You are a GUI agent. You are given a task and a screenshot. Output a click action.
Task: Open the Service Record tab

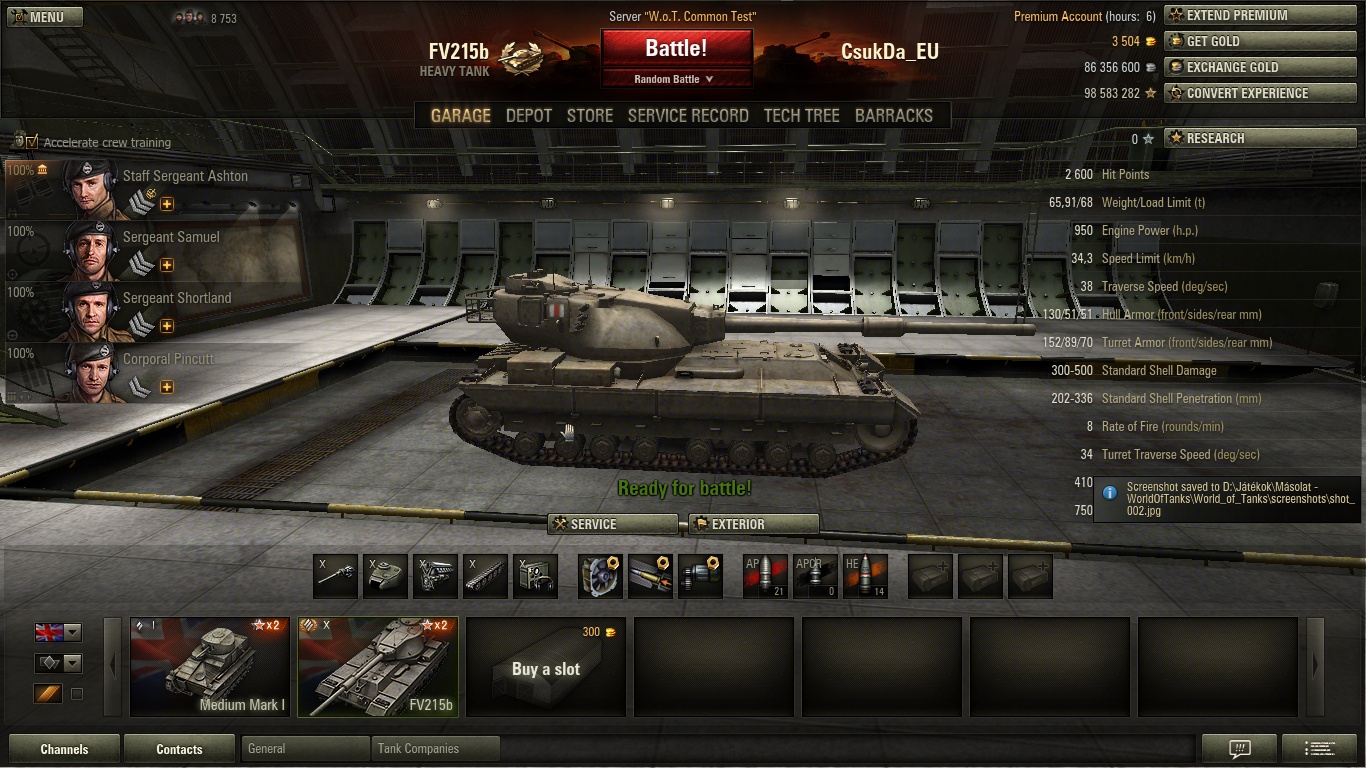(x=688, y=116)
